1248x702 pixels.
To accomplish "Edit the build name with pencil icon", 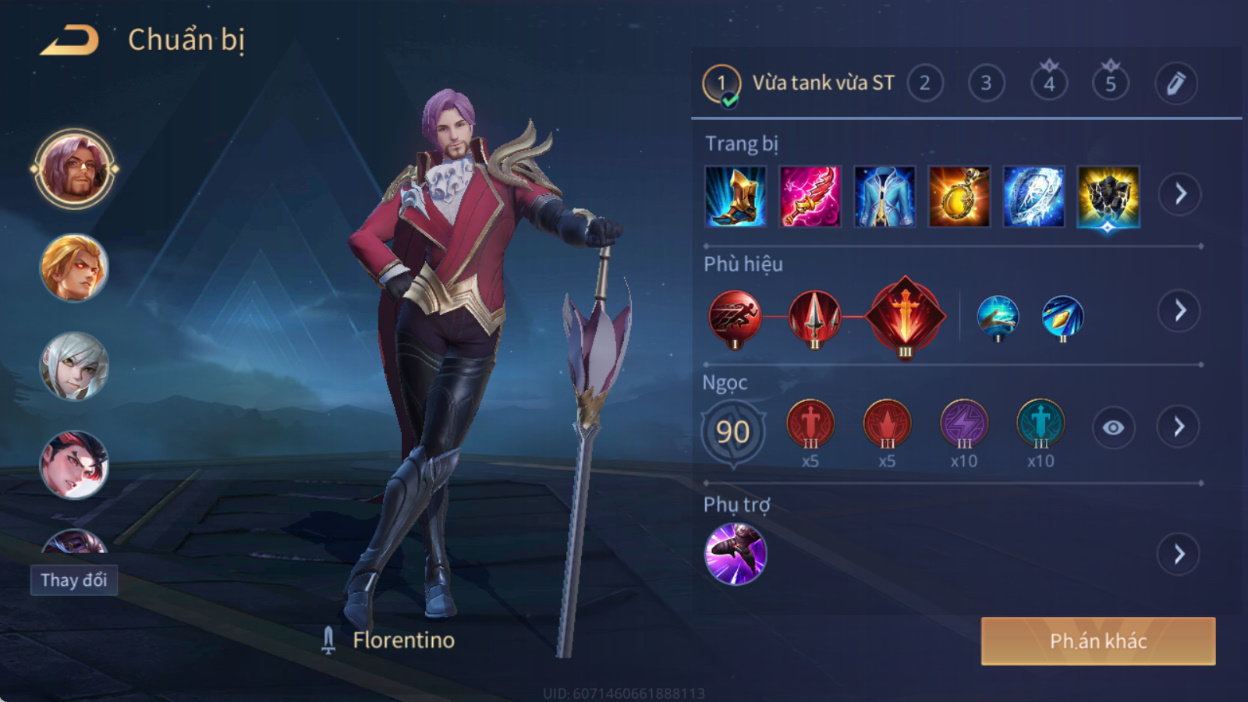I will tap(1176, 83).
